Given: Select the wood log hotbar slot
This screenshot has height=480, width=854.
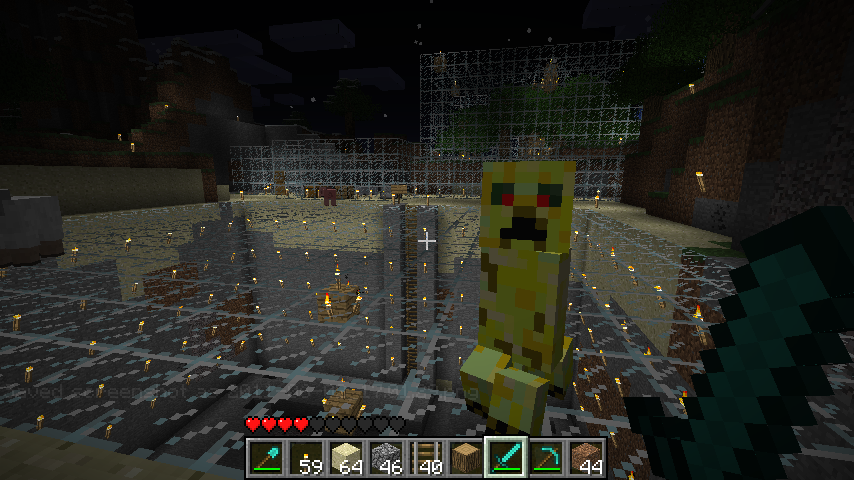Looking at the screenshot, I should (x=466, y=458).
